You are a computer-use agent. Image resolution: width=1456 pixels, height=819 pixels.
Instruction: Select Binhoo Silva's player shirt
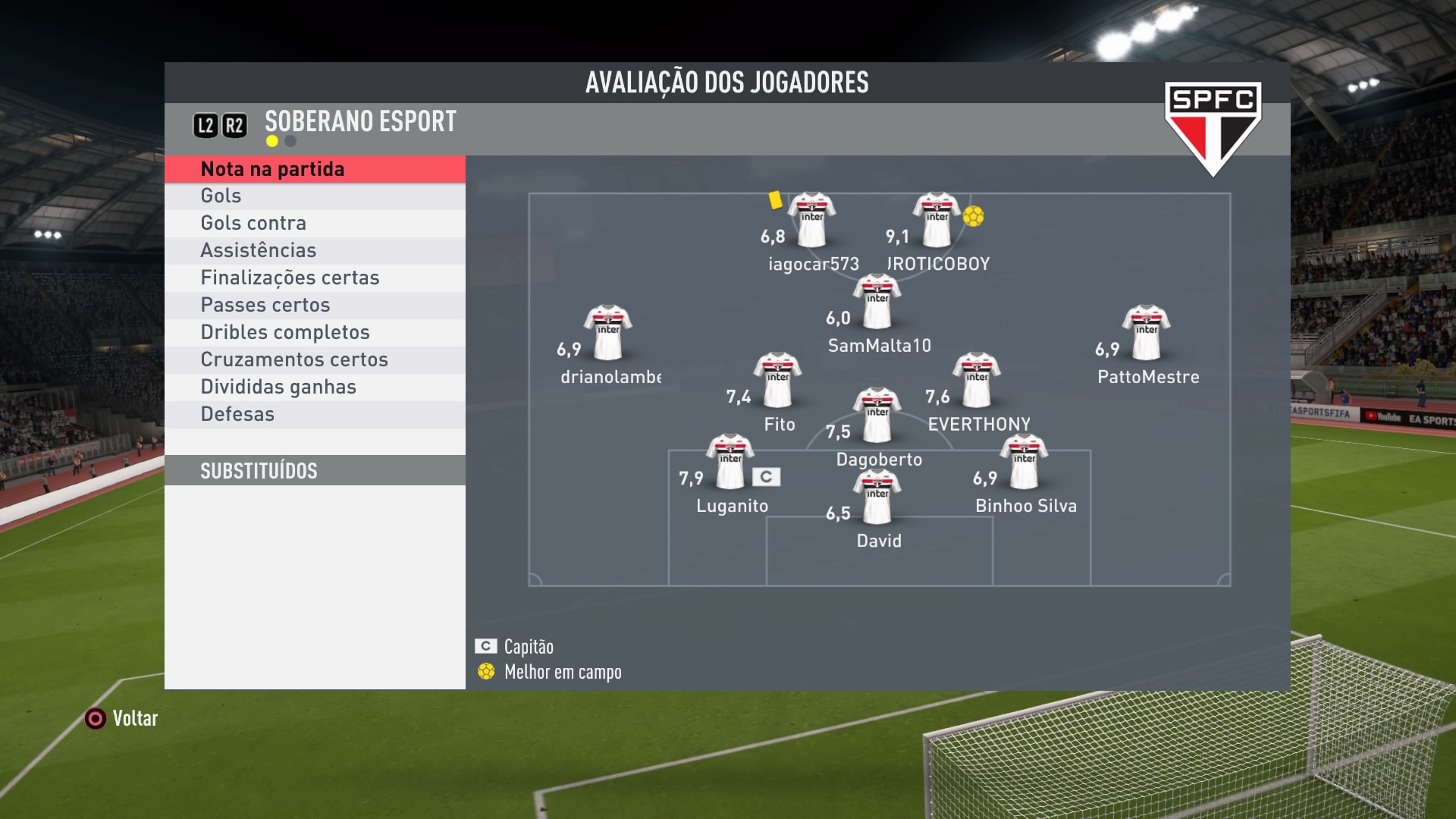click(x=1024, y=461)
